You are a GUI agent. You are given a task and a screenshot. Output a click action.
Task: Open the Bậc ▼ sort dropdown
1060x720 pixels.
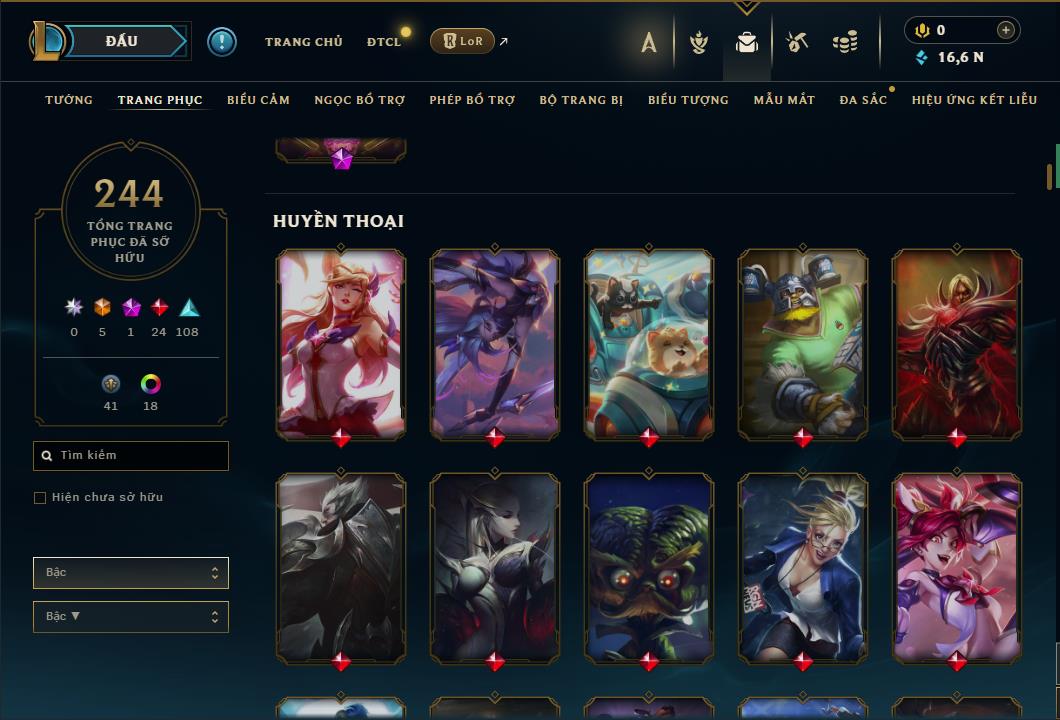pos(131,617)
